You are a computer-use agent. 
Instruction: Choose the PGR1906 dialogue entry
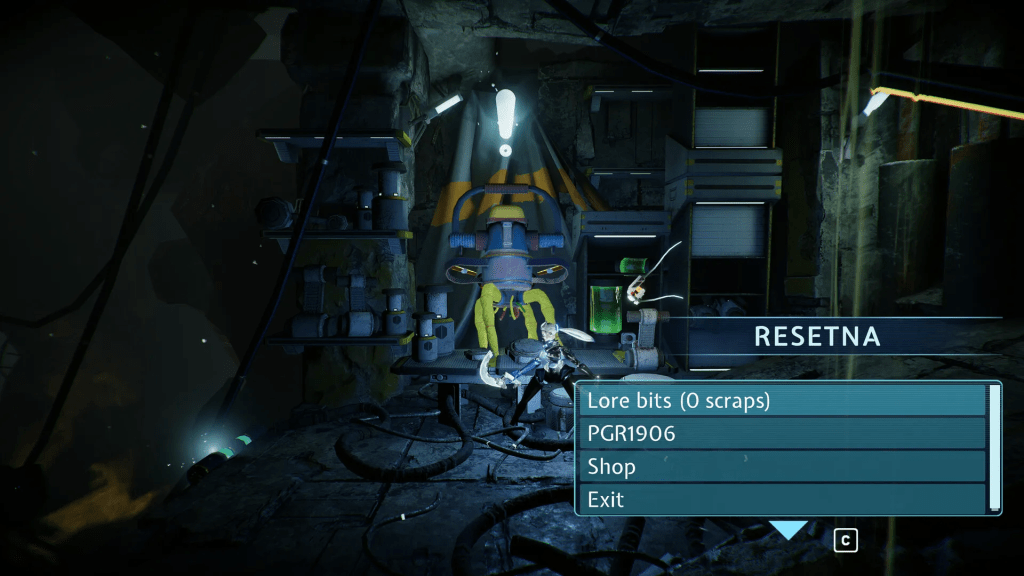[782, 434]
